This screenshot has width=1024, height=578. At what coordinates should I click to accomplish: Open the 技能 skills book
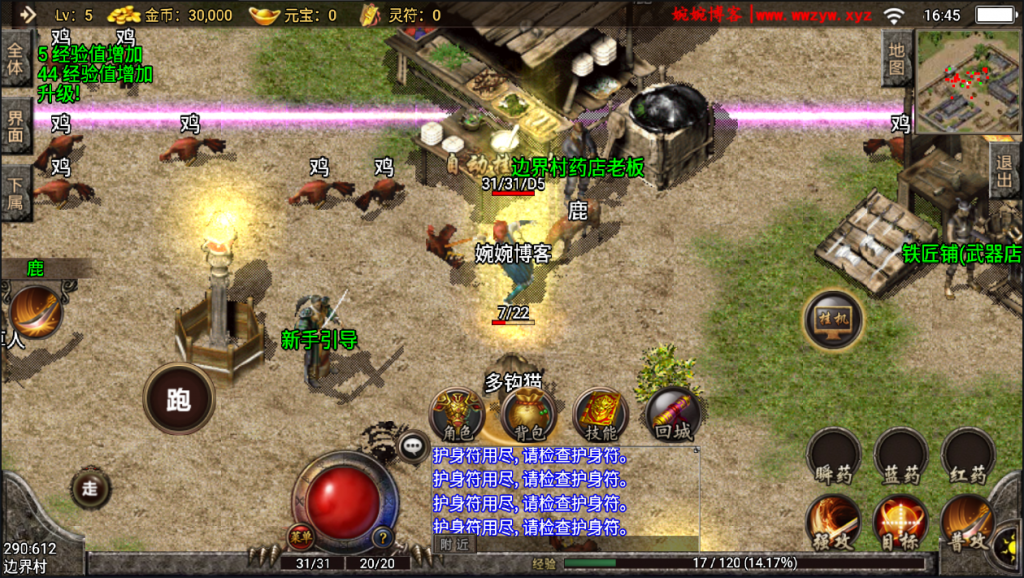tap(599, 415)
